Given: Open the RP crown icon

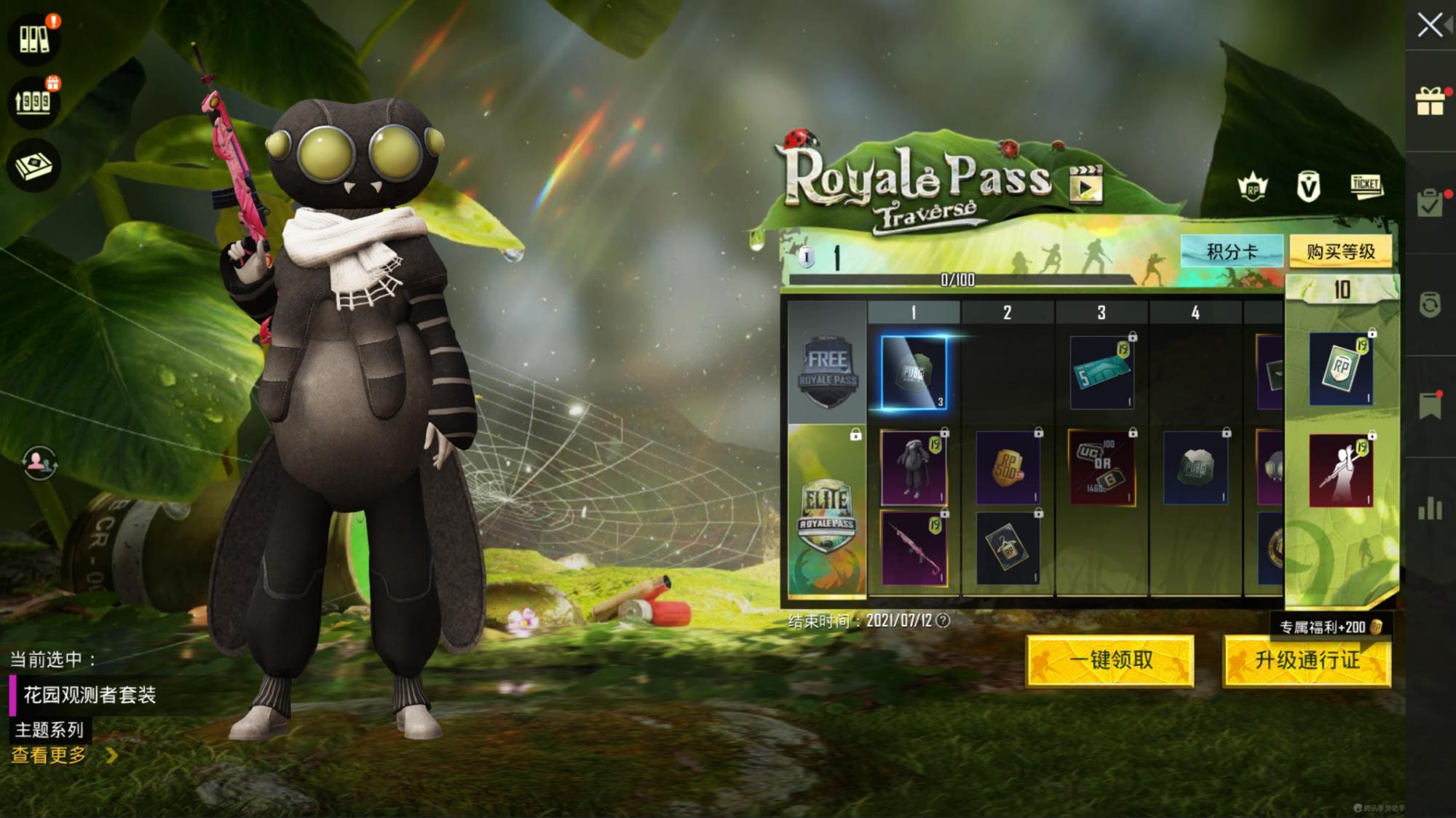Looking at the screenshot, I should [1252, 188].
